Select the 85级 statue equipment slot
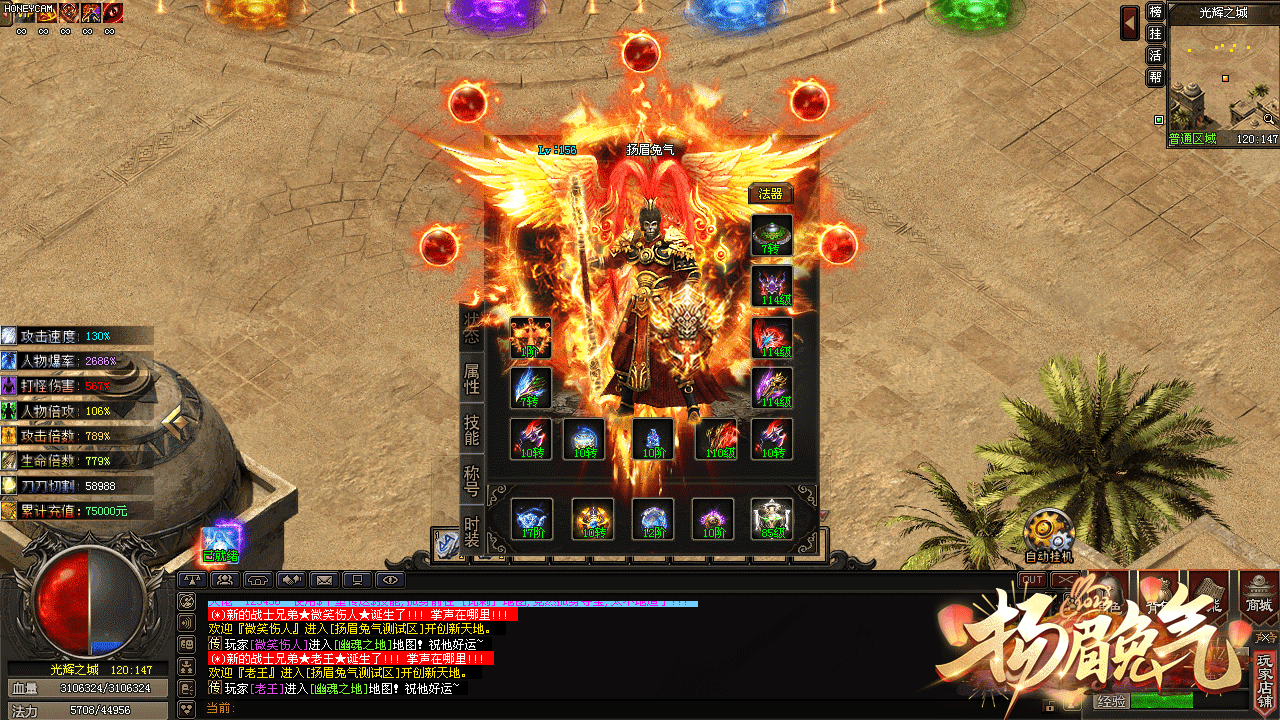This screenshot has width=1280, height=720. (772, 519)
